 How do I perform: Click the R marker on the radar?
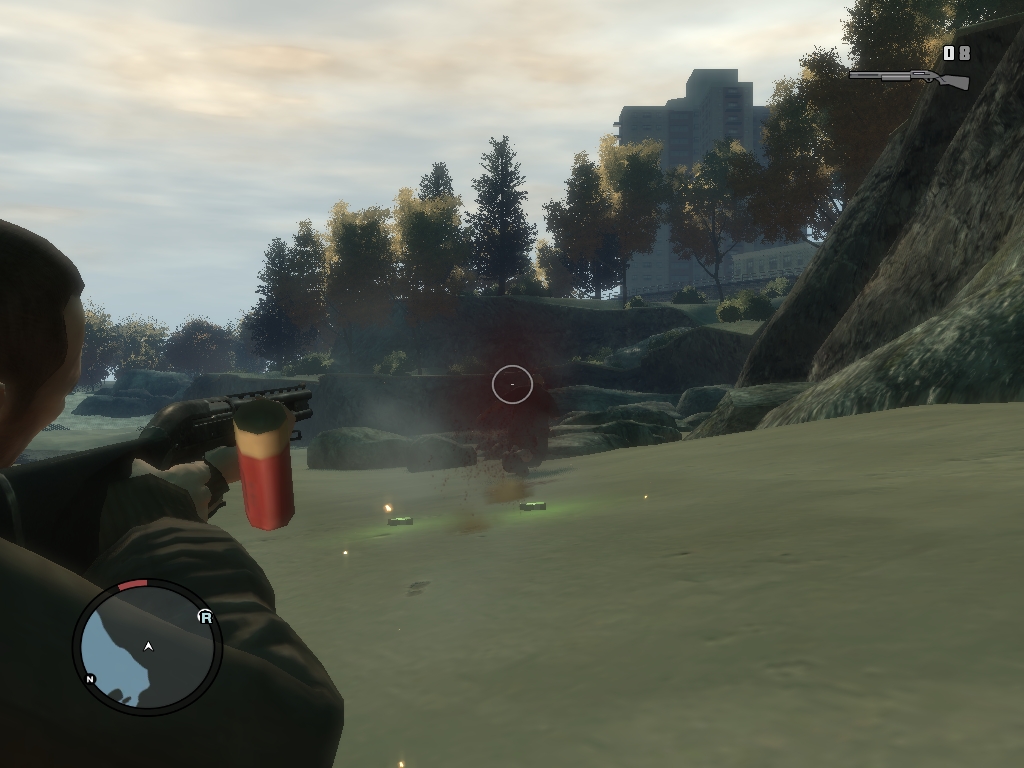(x=205, y=617)
